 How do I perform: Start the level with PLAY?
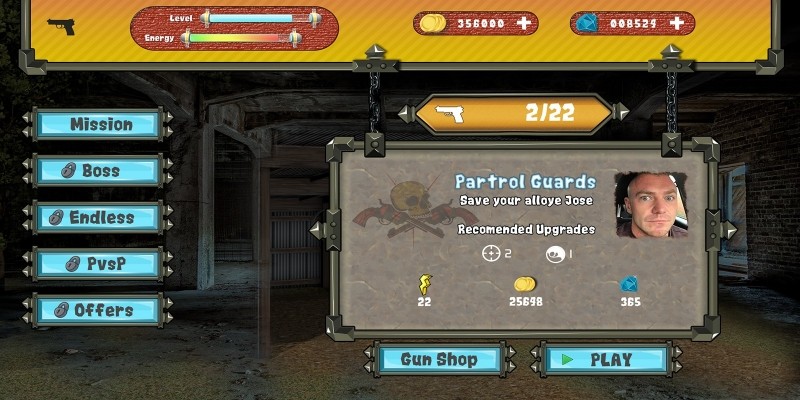point(606,359)
